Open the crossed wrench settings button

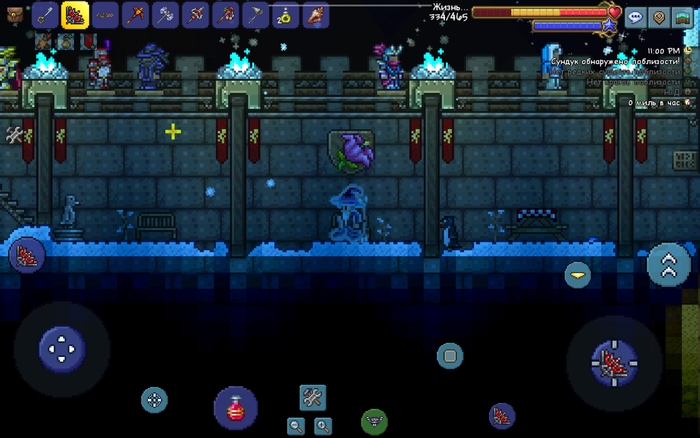tap(312, 398)
